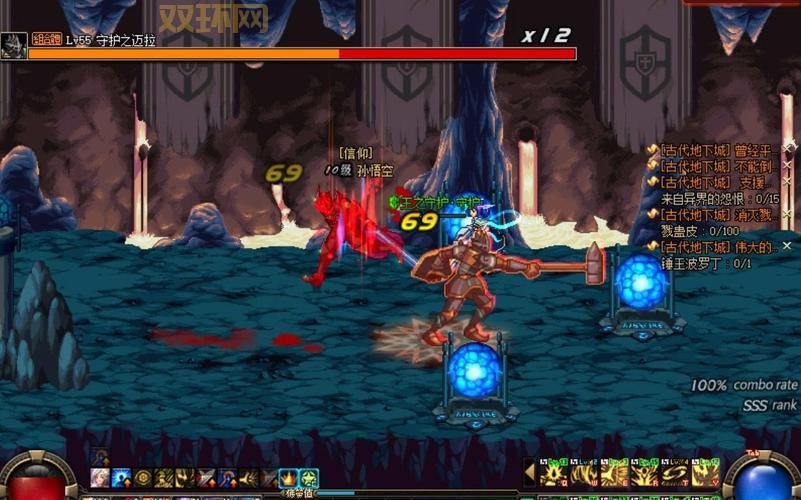Click the green star buff icon

pyautogui.click(x=309, y=478)
